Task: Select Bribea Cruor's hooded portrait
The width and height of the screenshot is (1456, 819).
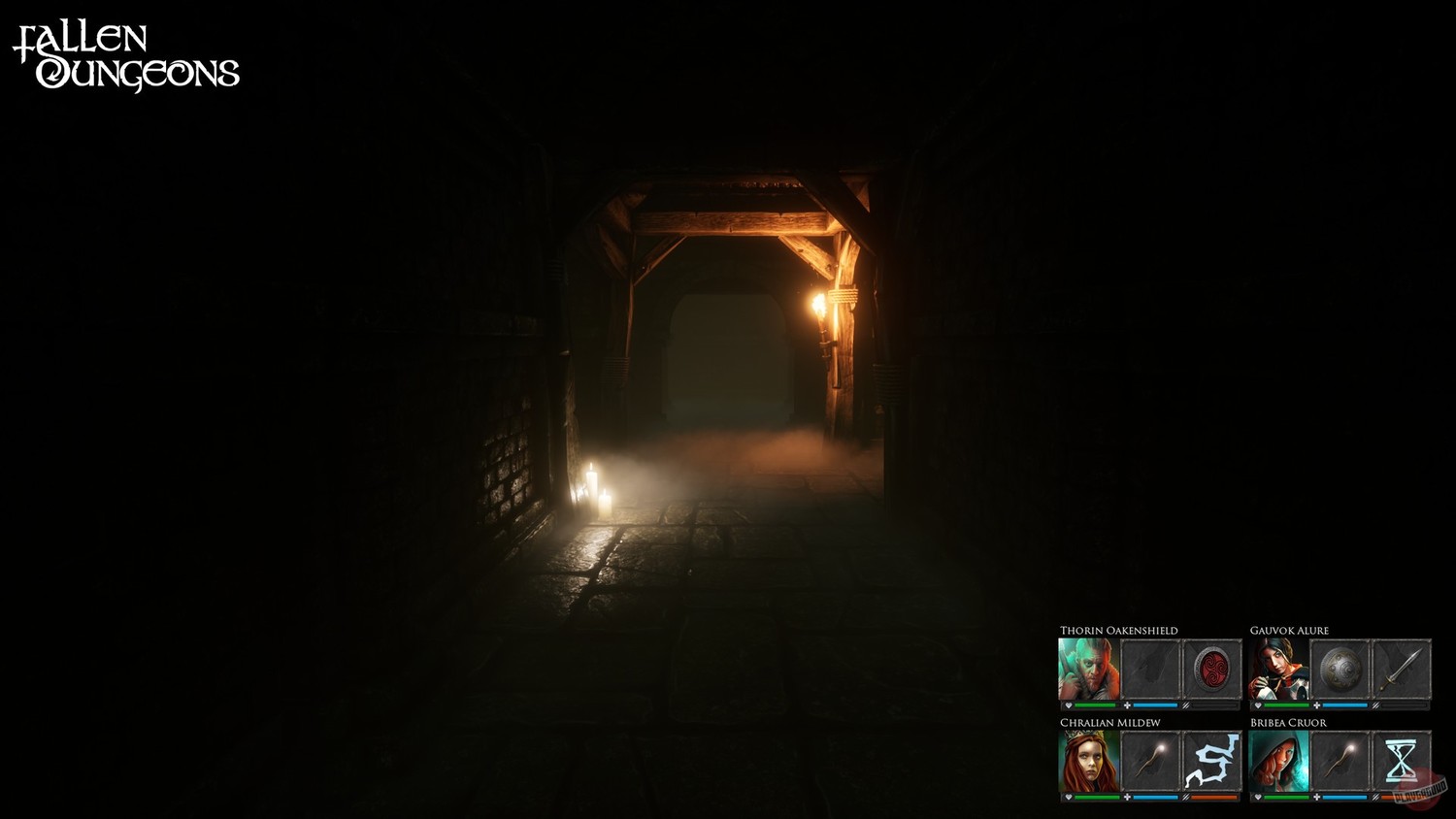Action: [x=1278, y=761]
